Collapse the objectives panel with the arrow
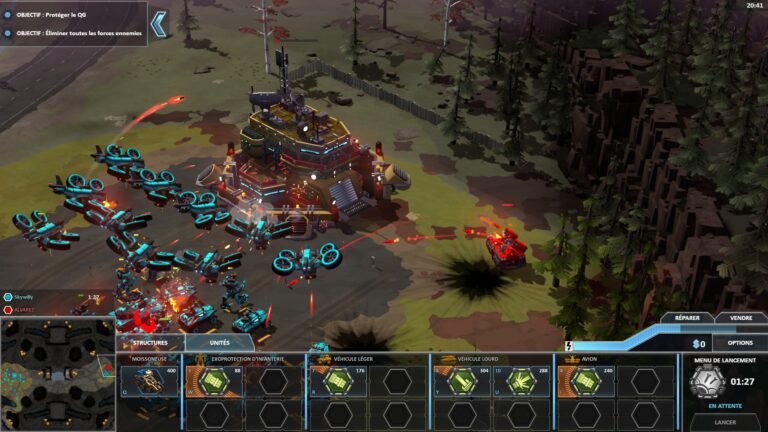Viewport: 768px width, 432px height. pos(158,22)
